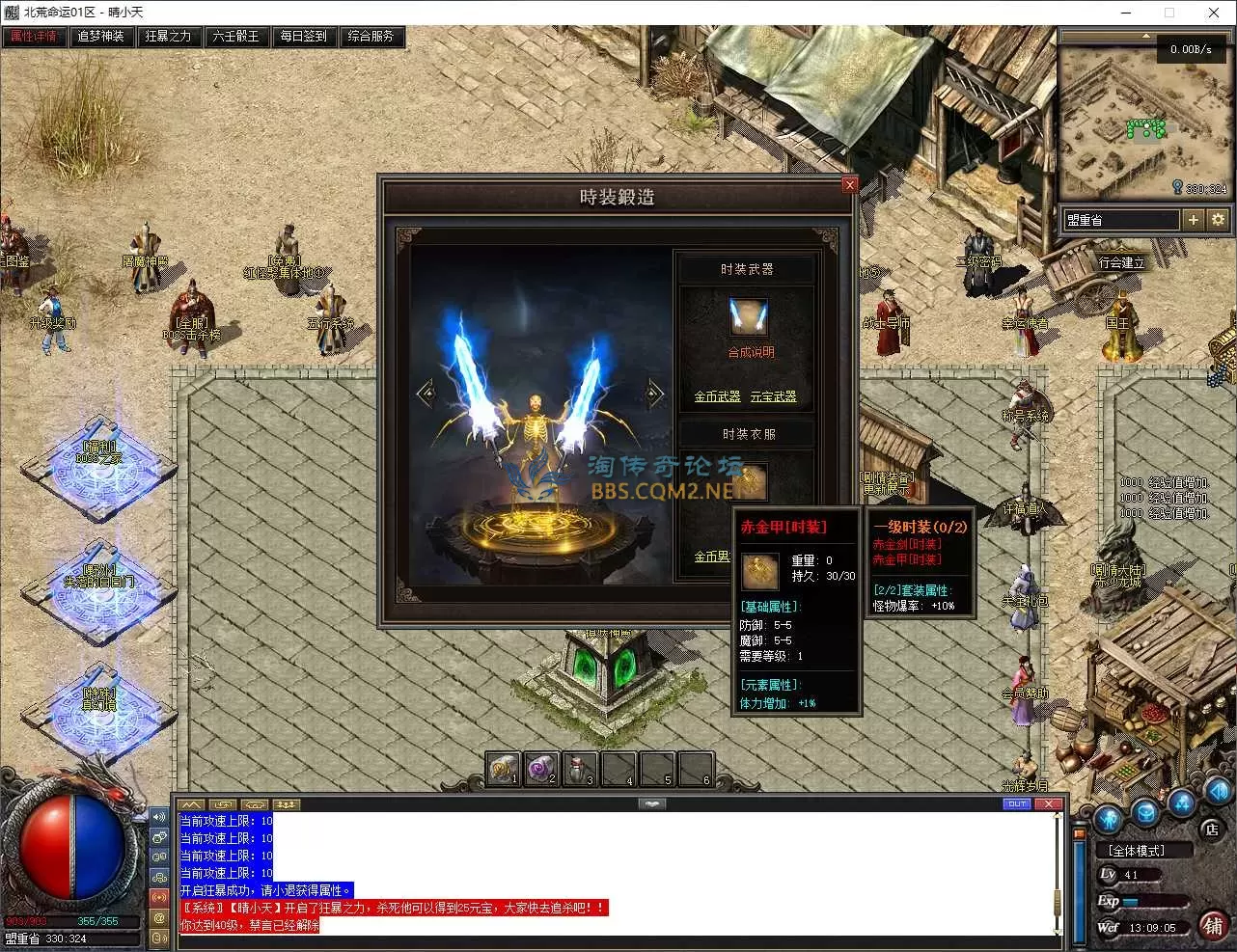Open the 综合服务 services menu
The image size is (1237, 952).
371,37
